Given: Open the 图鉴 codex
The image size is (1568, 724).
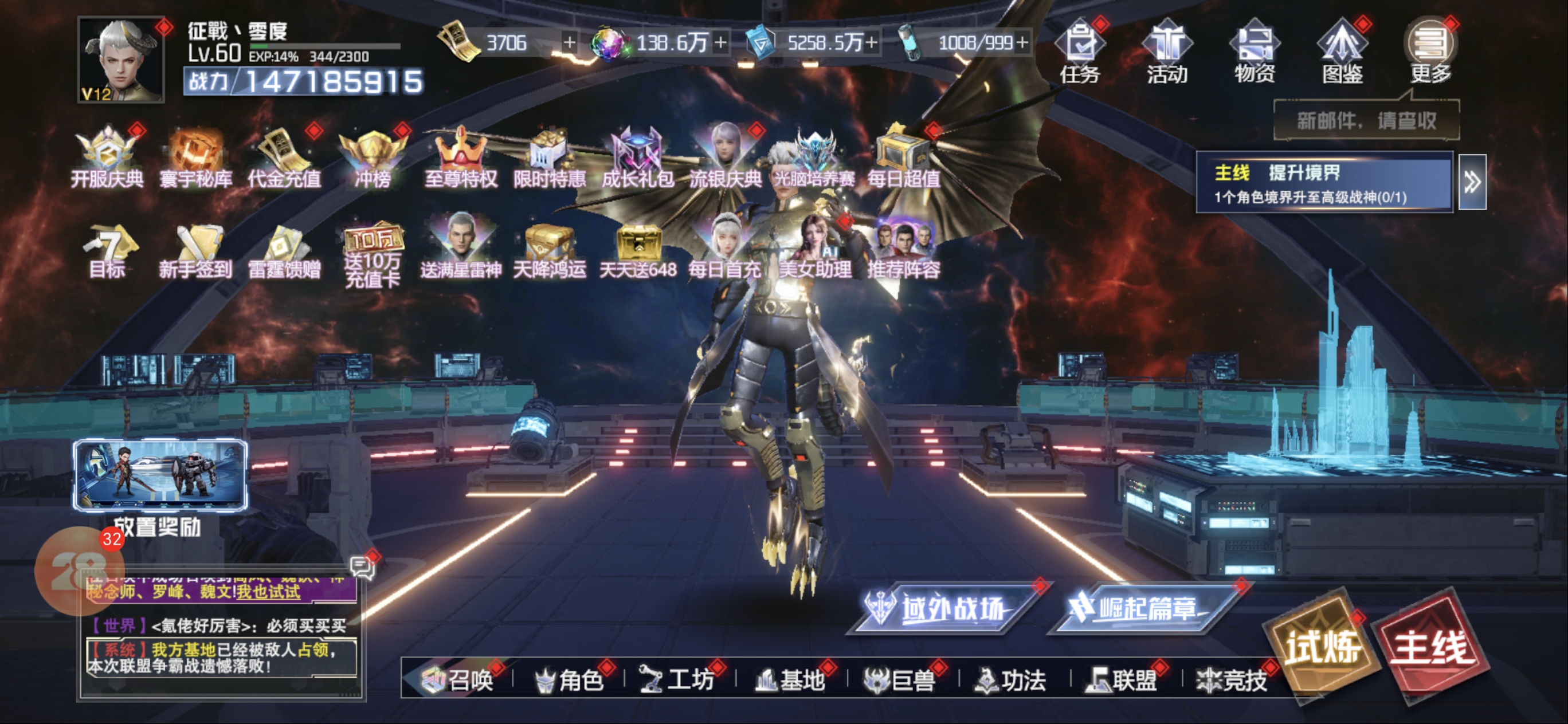Looking at the screenshot, I should pos(1342,51).
